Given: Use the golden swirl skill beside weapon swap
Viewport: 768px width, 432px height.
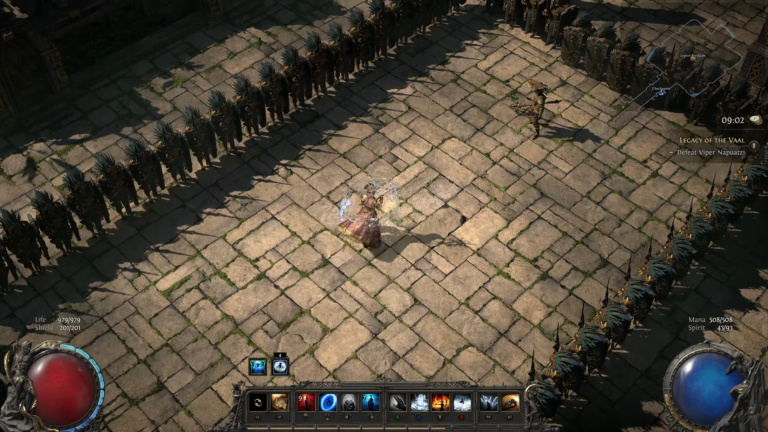Looking at the screenshot, I should [x=279, y=402].
